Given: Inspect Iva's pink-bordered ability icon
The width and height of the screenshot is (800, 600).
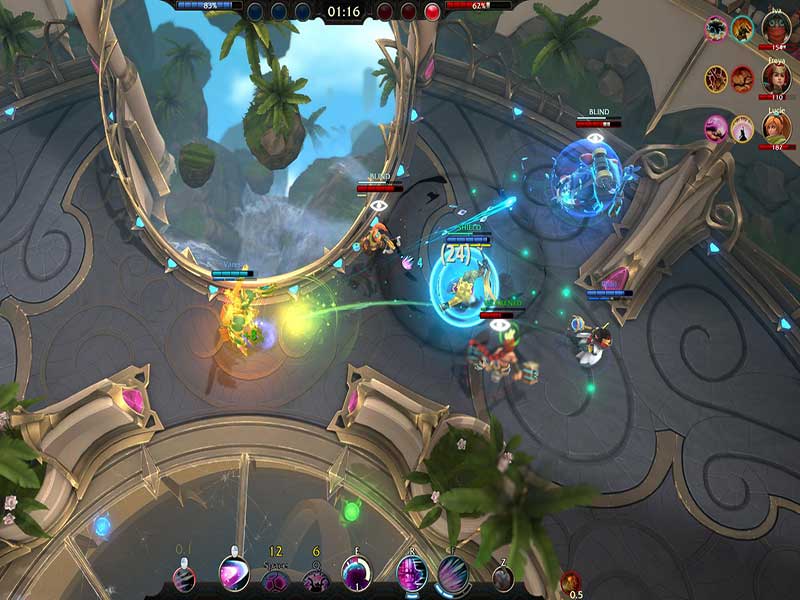Looking at the screenshot, I should coord(716,29).
